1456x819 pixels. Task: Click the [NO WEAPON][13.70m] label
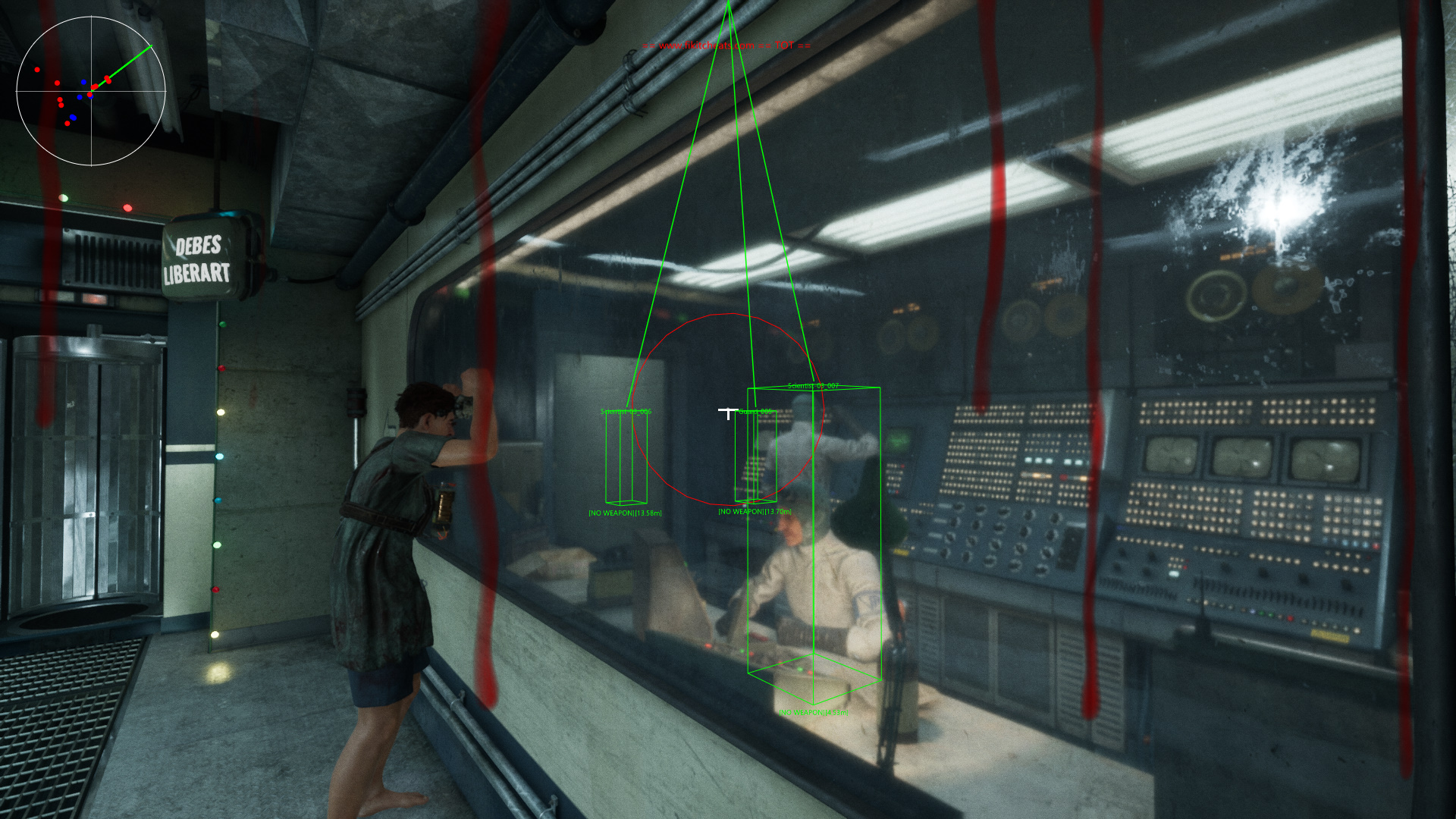[755, 512]
